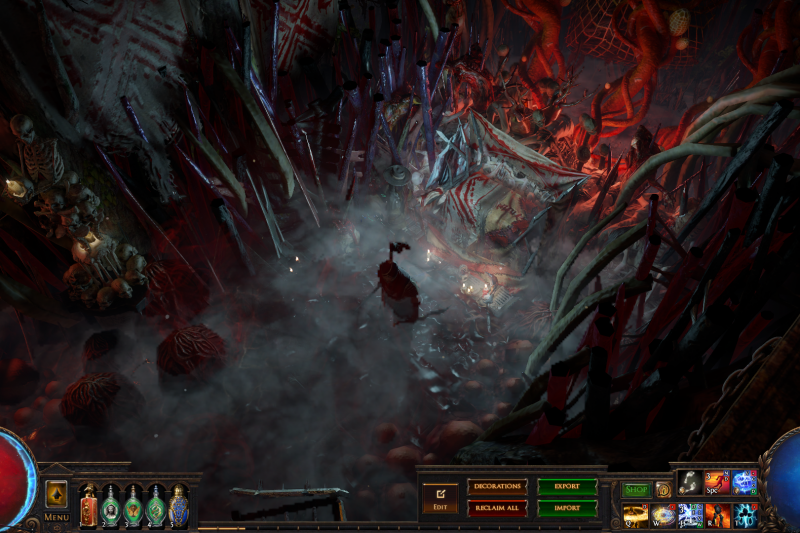Activate the red skill labeled Spc
Image resolution: width=800 pixels, height=533 pixels.
717,483
